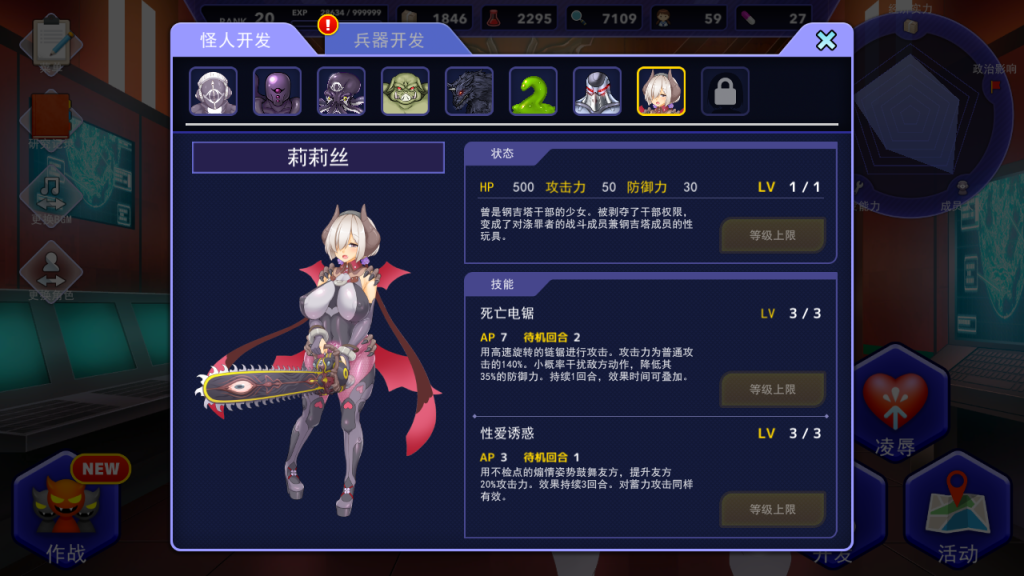This screenshot has height=576, width=1024.
Task: Select the green slime monster portrait
Action: (533, 92)
